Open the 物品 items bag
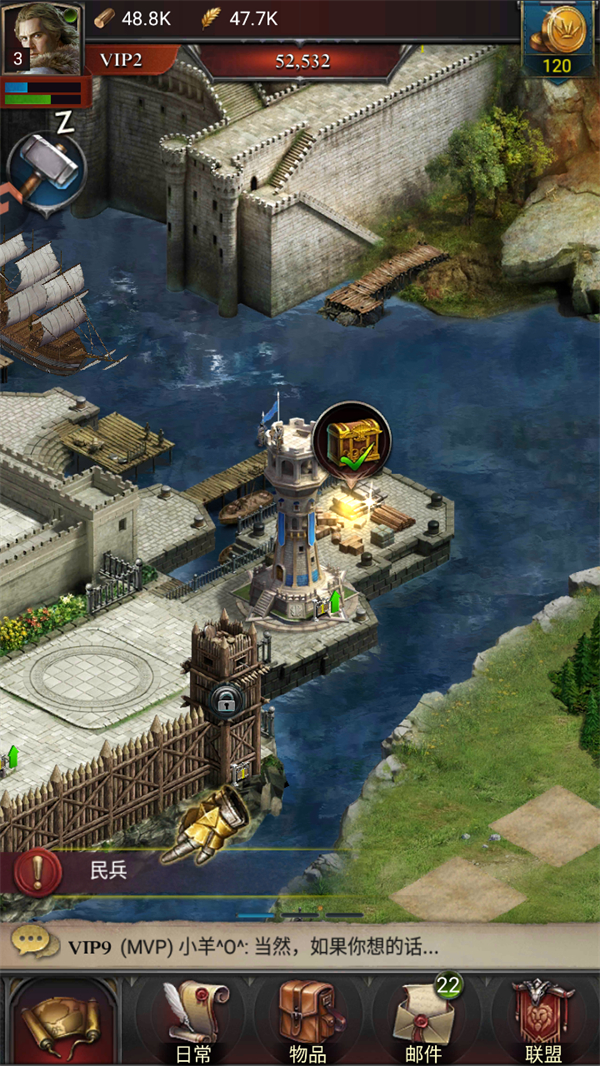600x1066 pixels. (306, 1020)
